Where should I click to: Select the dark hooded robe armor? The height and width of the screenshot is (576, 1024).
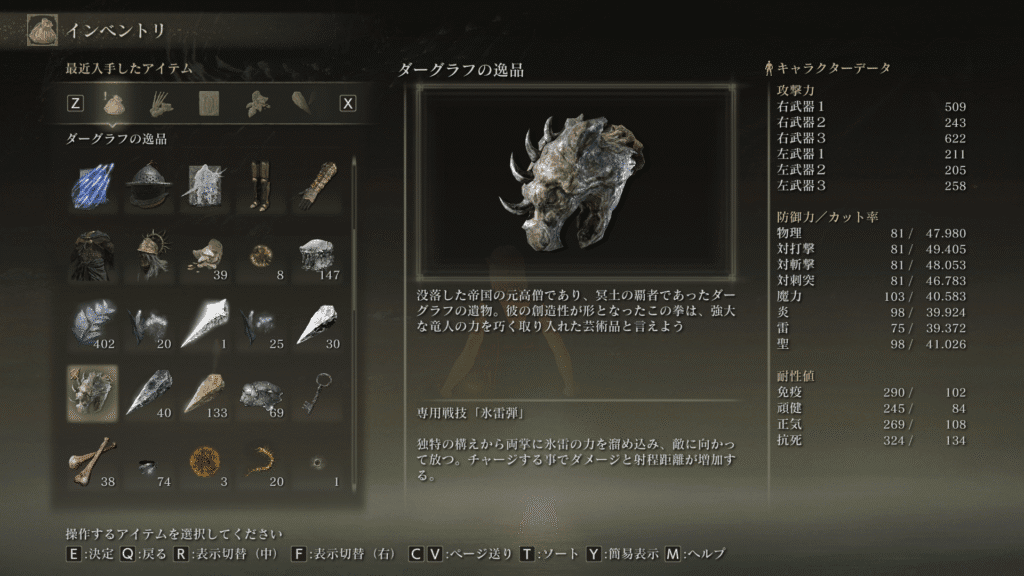[92, 255]
